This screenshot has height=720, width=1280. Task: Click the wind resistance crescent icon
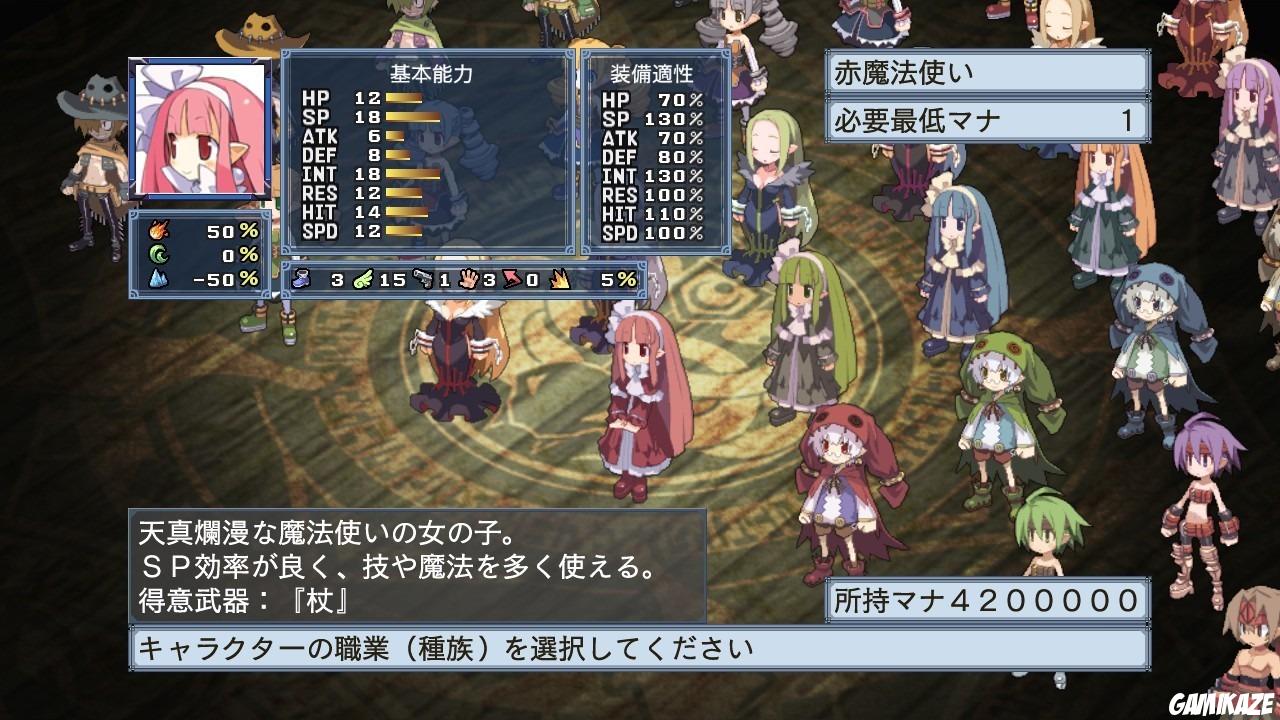pos(157,253)
